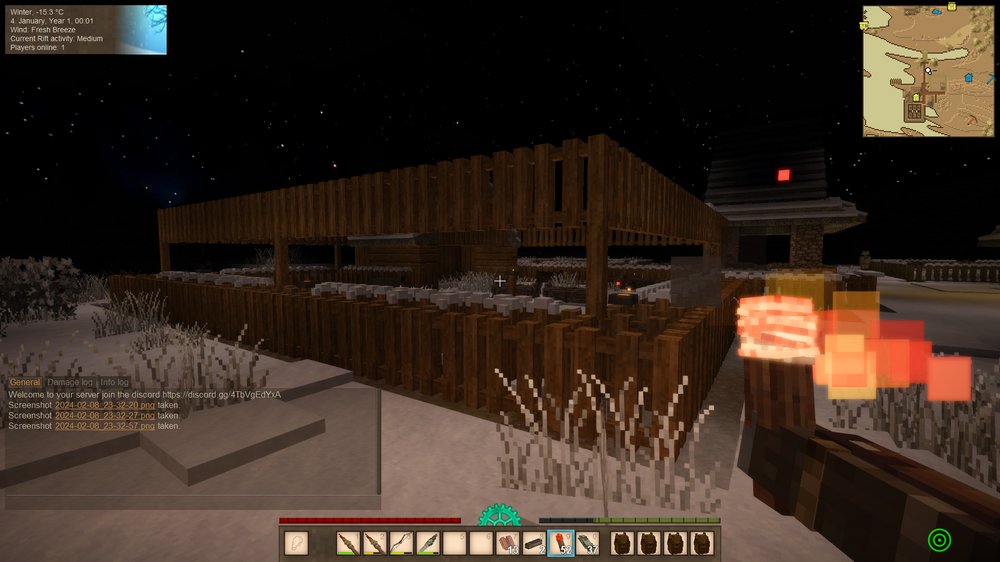The height and width of the screenshot is (562, 1000).
Task: Select the bow in hotbar slot 3
Action: click(401, 543)
